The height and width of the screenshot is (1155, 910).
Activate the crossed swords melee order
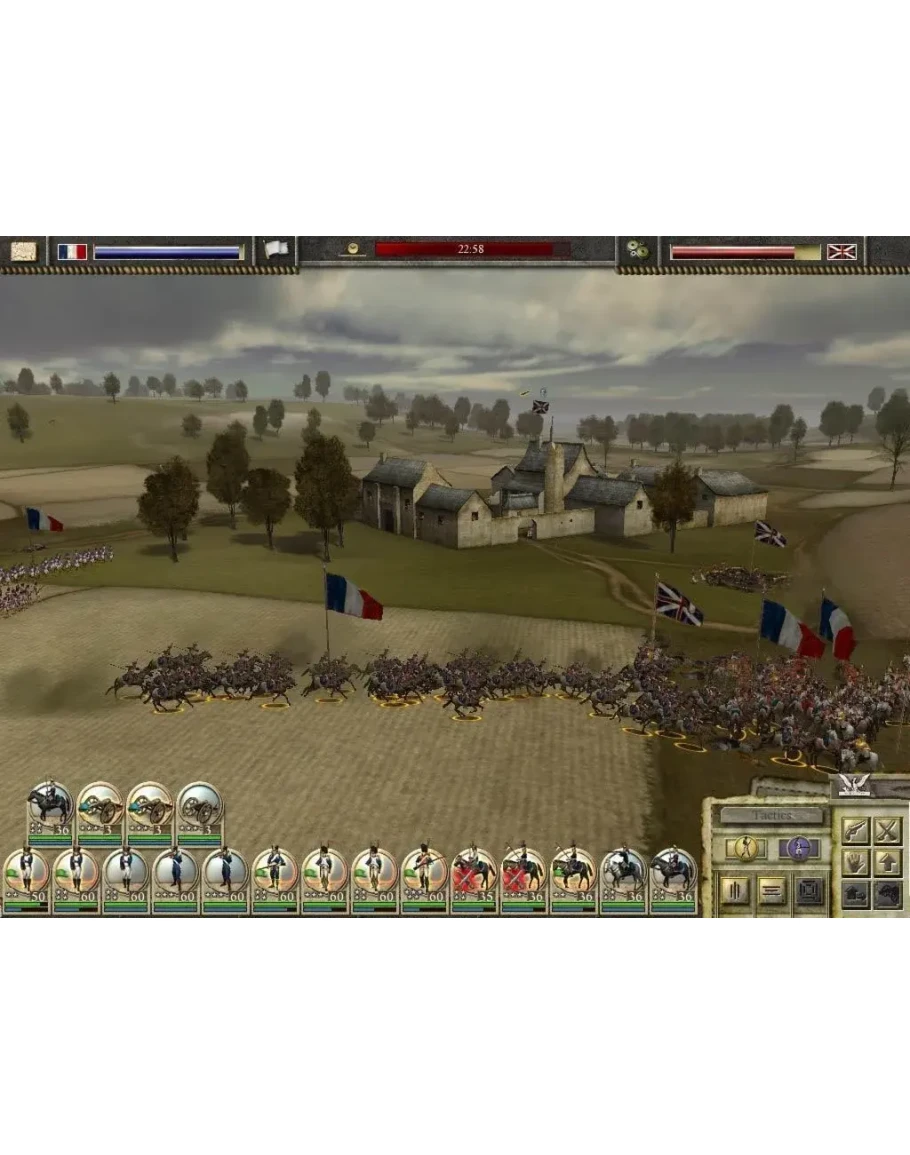pos(887,830)
